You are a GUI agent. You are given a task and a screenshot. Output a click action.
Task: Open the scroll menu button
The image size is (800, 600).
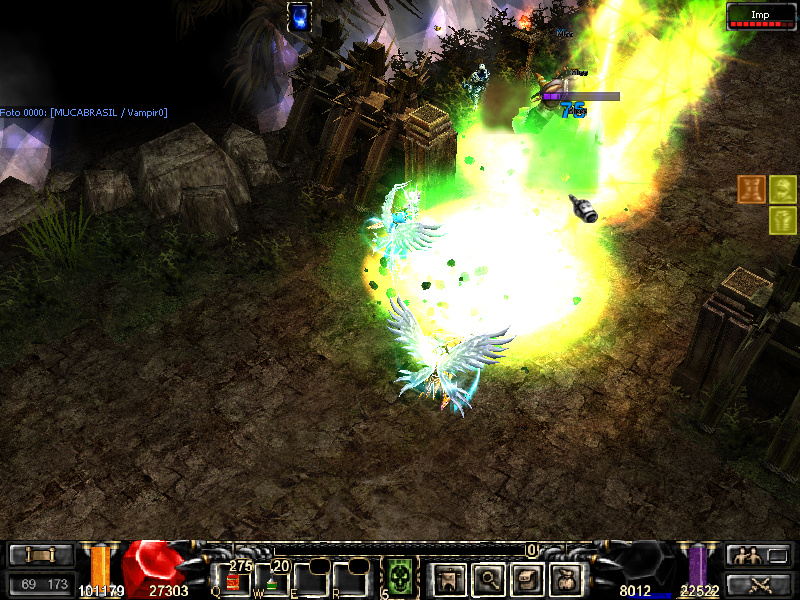point(41,555)
